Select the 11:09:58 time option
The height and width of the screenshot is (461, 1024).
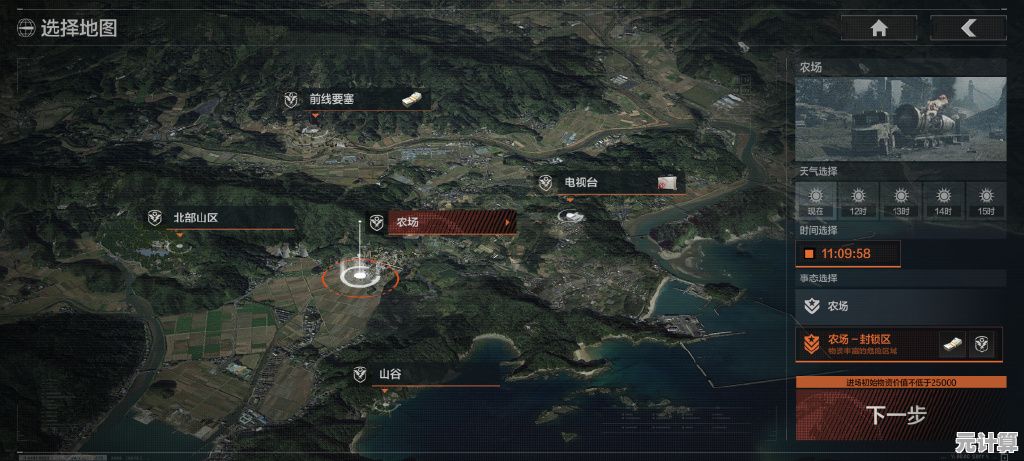(848, 254)
